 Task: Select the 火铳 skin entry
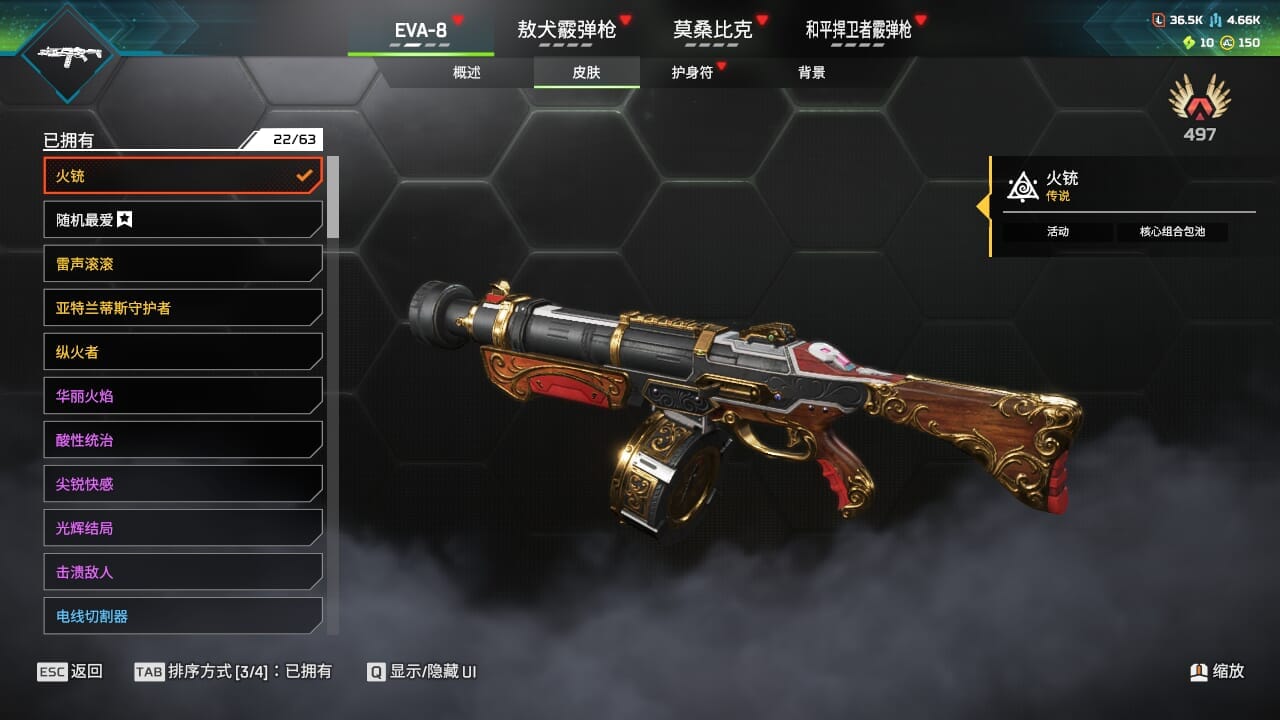tap(183, 176)
